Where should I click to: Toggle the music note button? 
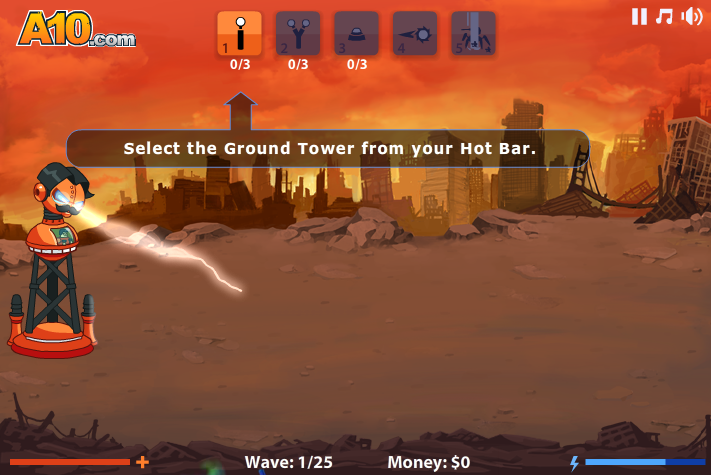coord(664,16)
